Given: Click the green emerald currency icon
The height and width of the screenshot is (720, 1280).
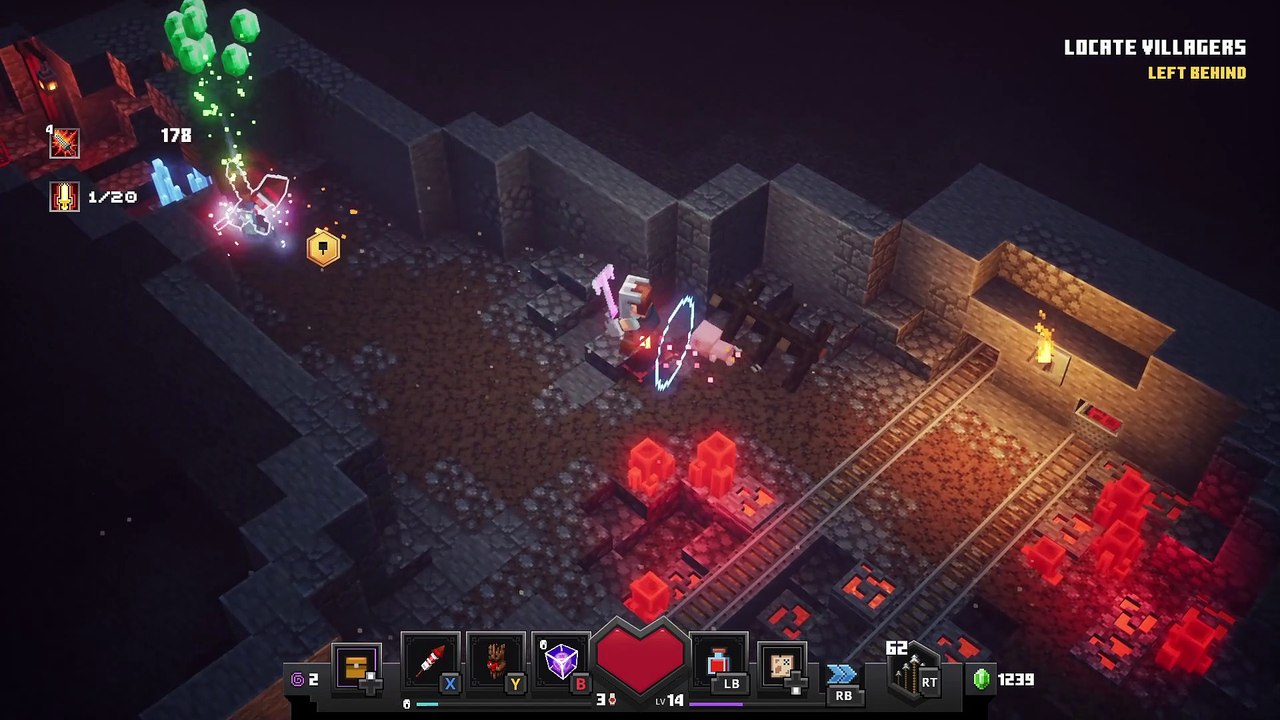Looking at the screenshot, I should [x=982, y=679].
